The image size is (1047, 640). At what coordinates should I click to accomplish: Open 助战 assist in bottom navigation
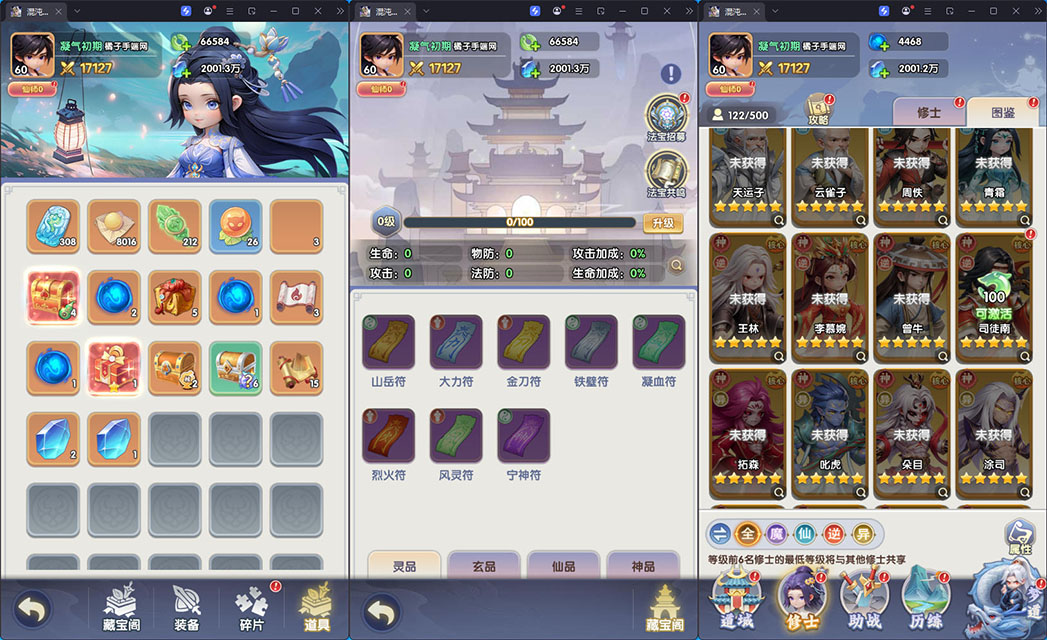pyautogui.click(x=863, y=599)
